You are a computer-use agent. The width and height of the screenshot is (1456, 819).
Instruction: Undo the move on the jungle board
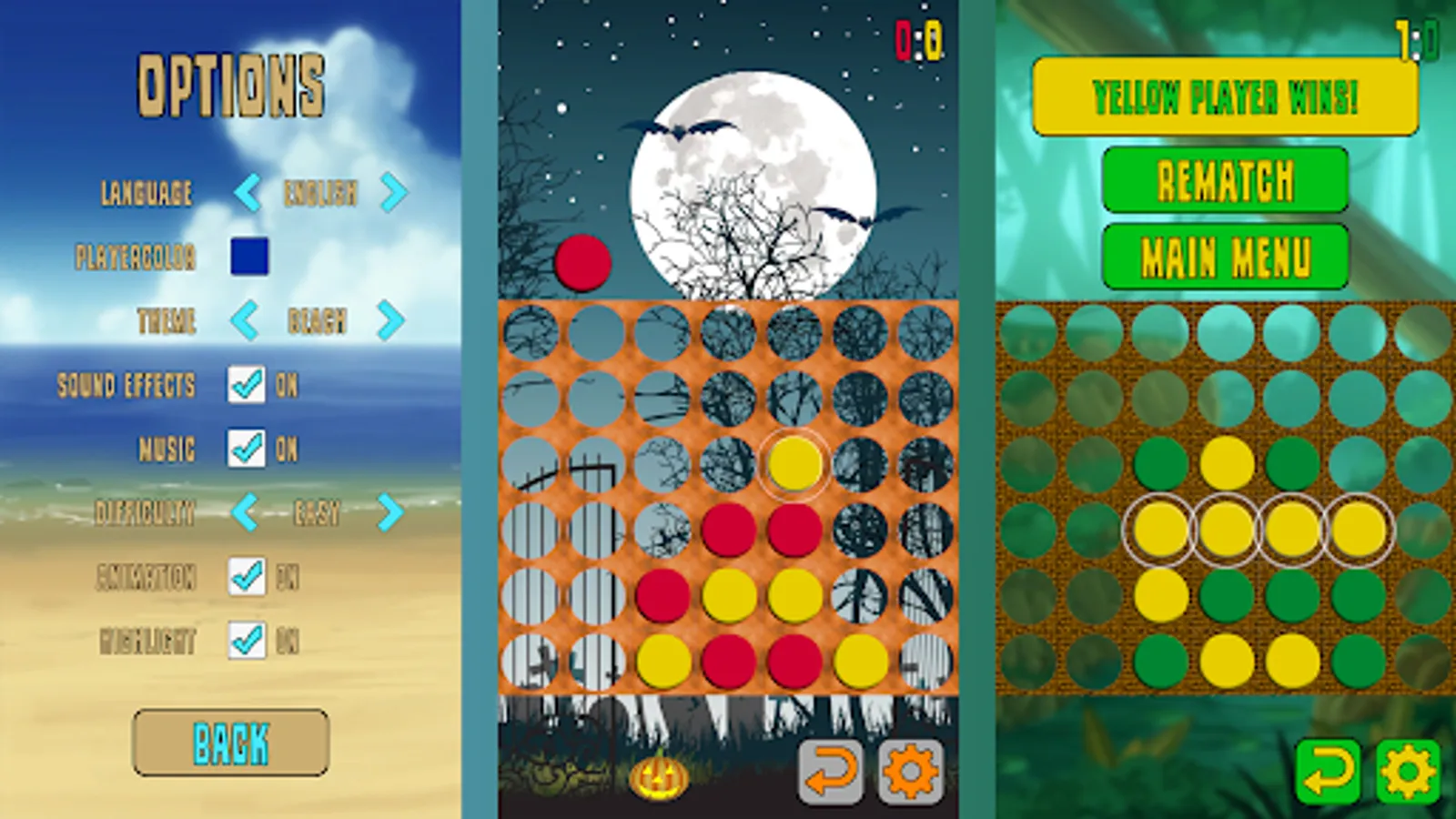tap(1326, 770)
